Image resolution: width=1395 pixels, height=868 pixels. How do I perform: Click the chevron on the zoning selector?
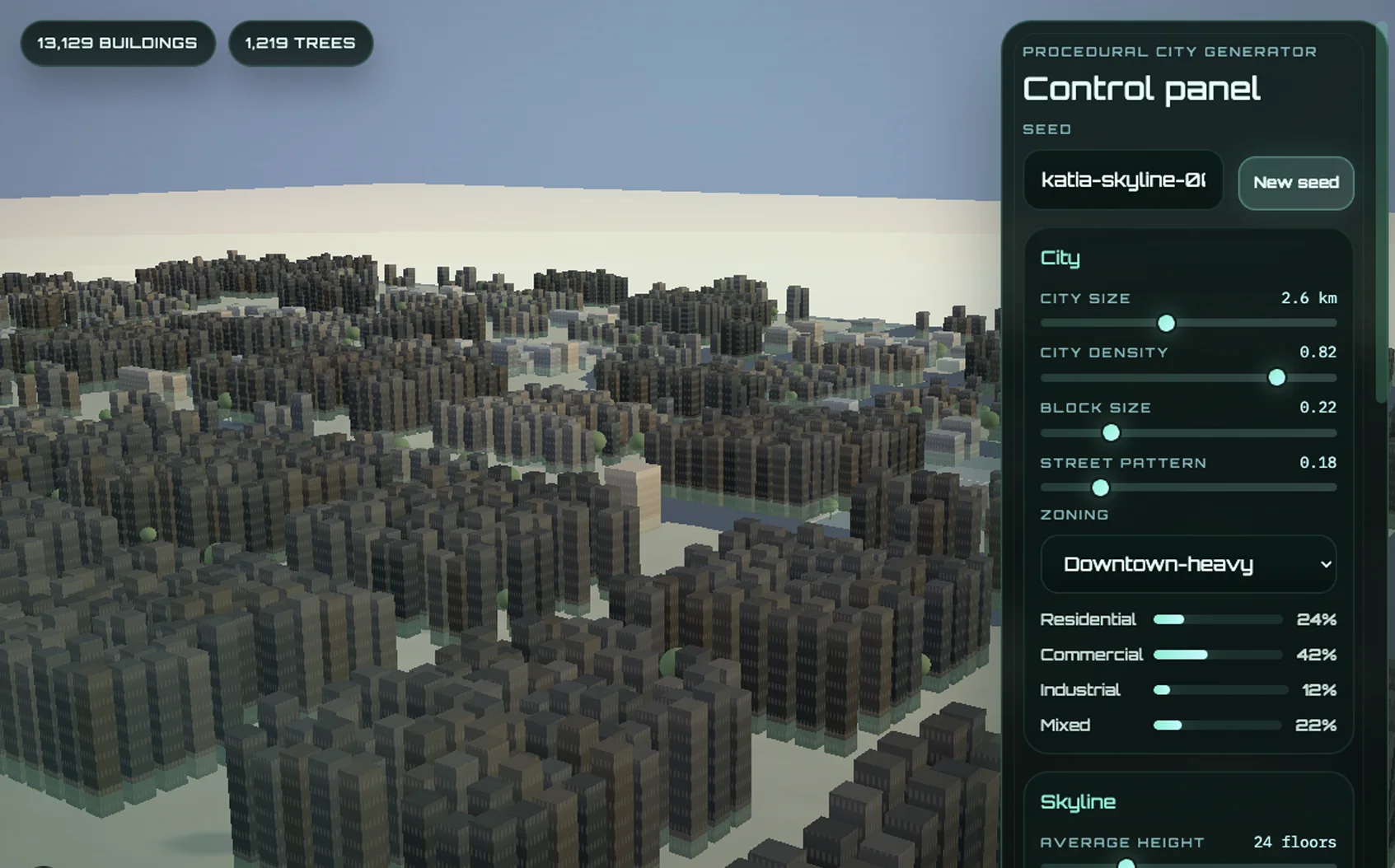1325,565
